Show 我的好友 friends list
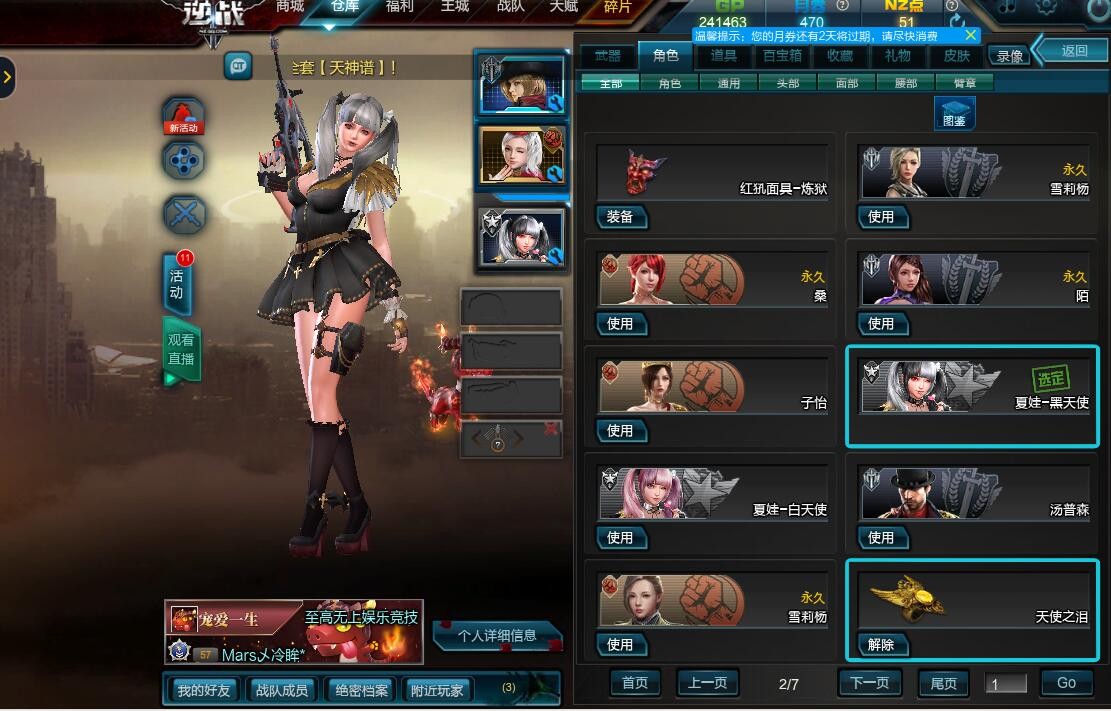 (203, 690)
